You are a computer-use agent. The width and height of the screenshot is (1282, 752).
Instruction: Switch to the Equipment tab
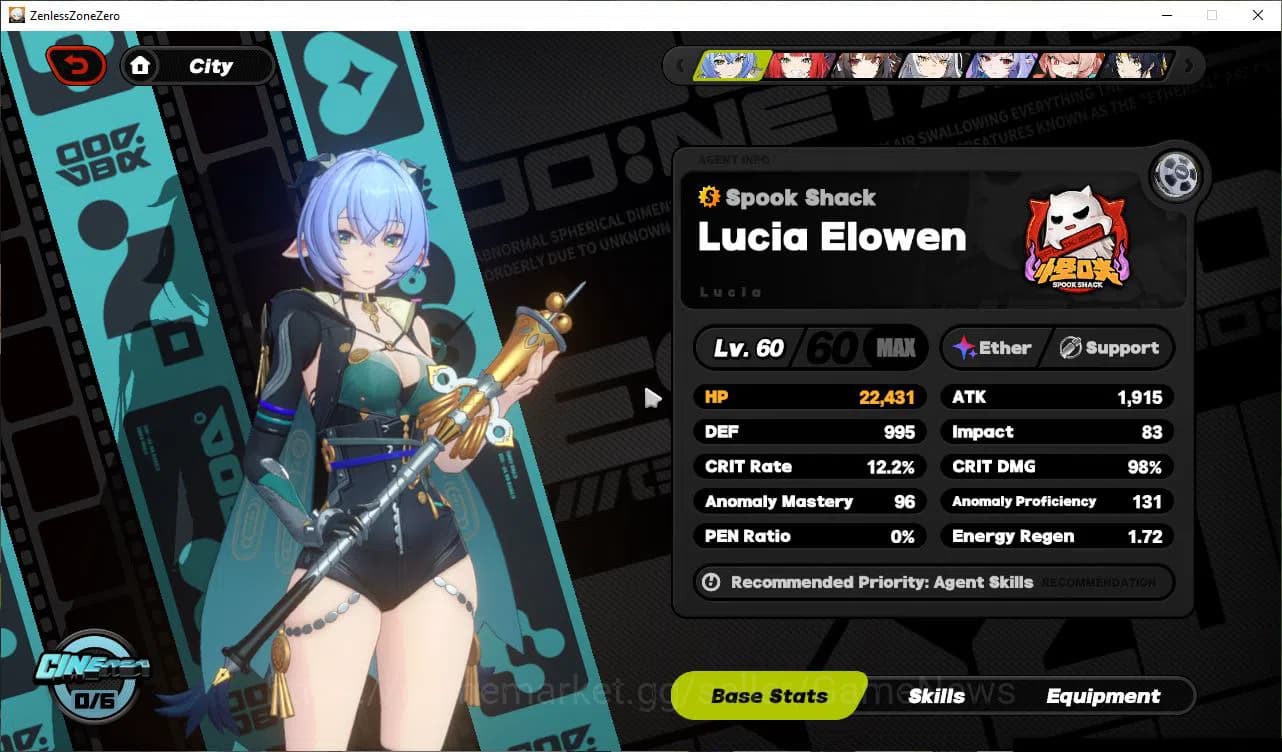(1104, 696)
